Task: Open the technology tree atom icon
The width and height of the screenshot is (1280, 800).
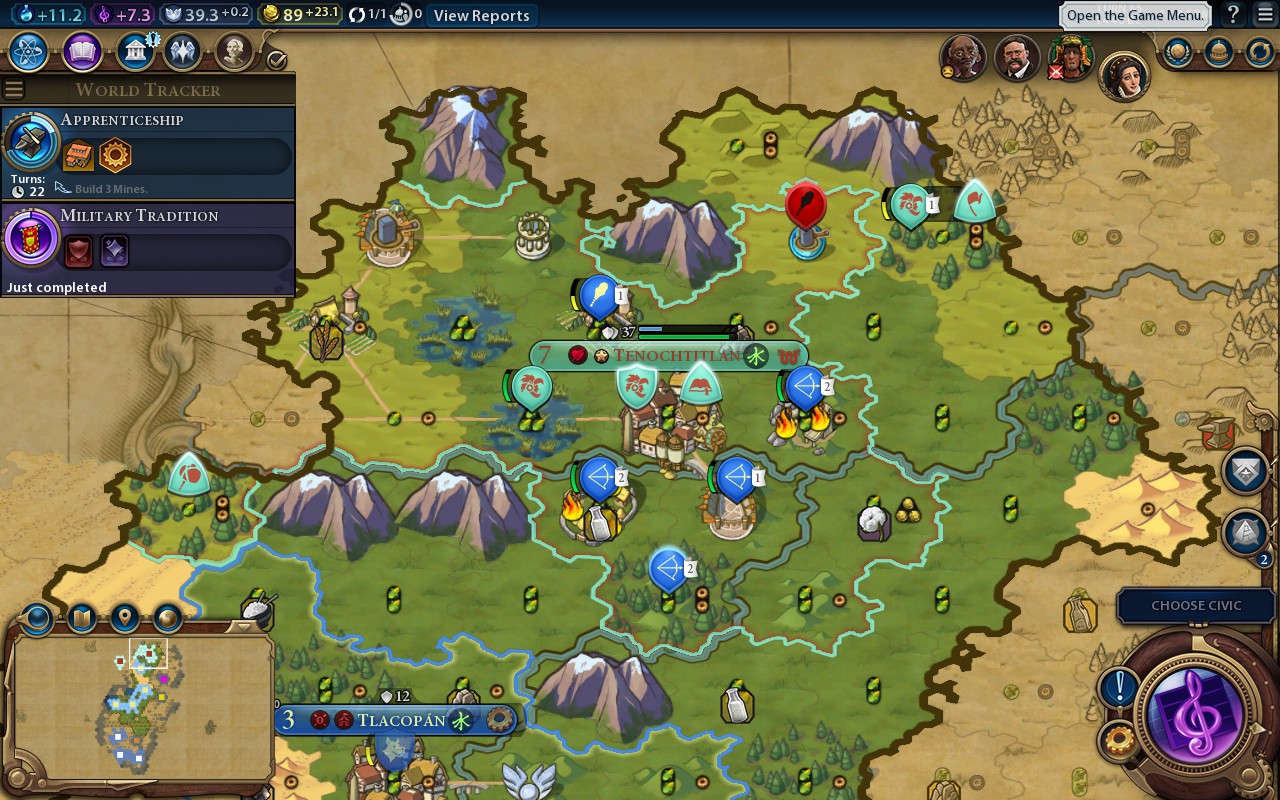Action: pyautogui.click(x=29, y=51)
